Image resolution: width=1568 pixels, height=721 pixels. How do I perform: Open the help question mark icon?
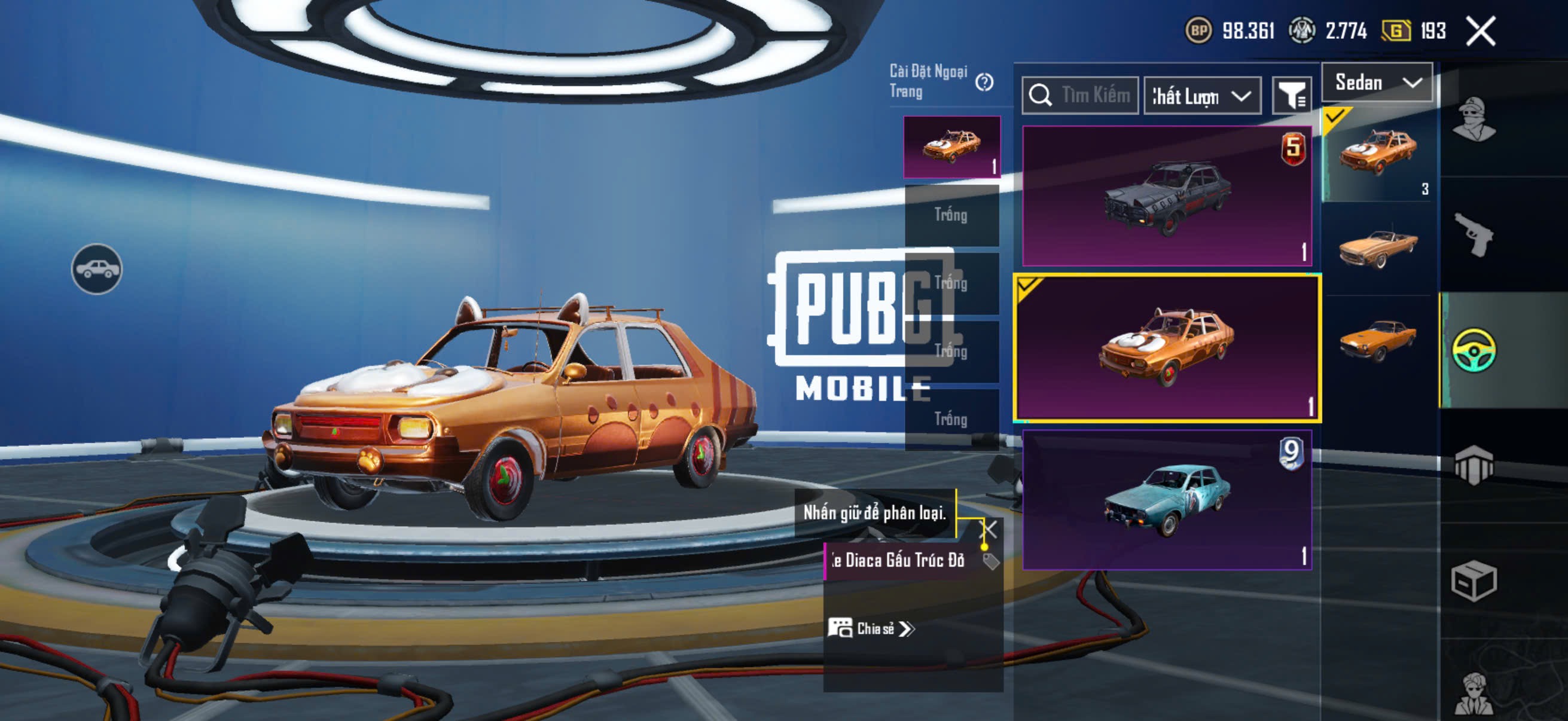point(984,82)
